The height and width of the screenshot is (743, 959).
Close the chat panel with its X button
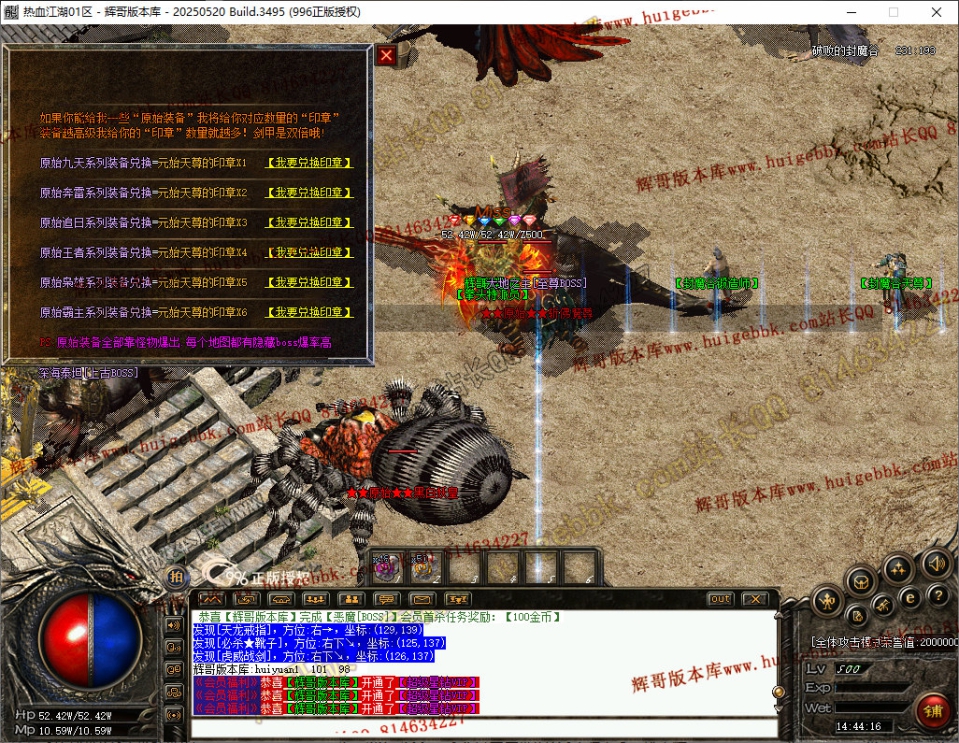[x=754, y=599]
